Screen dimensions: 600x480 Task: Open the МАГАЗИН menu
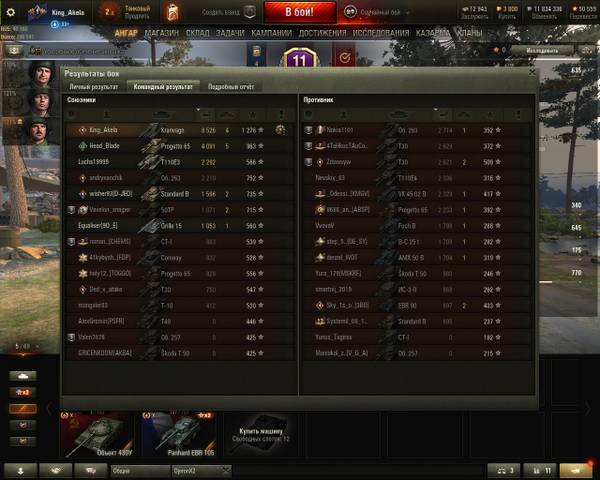point(160,32)
